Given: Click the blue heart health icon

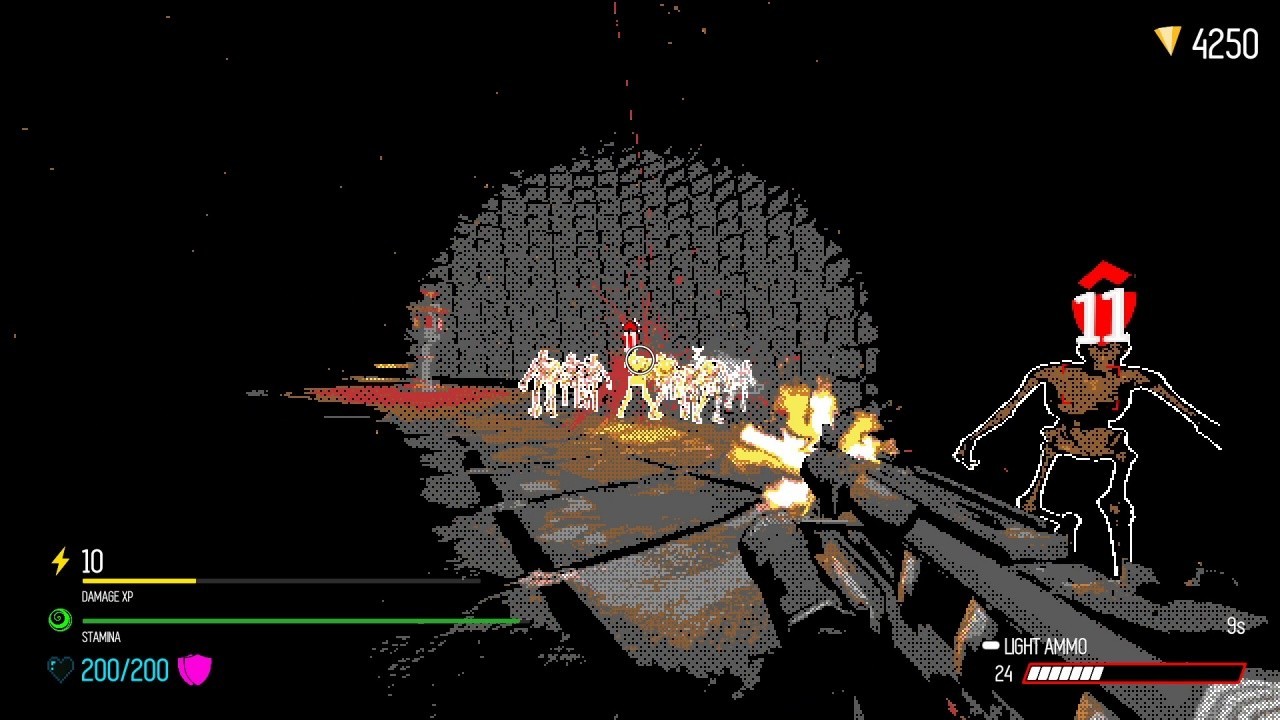Looking at the screenshot, I should 61,669.
